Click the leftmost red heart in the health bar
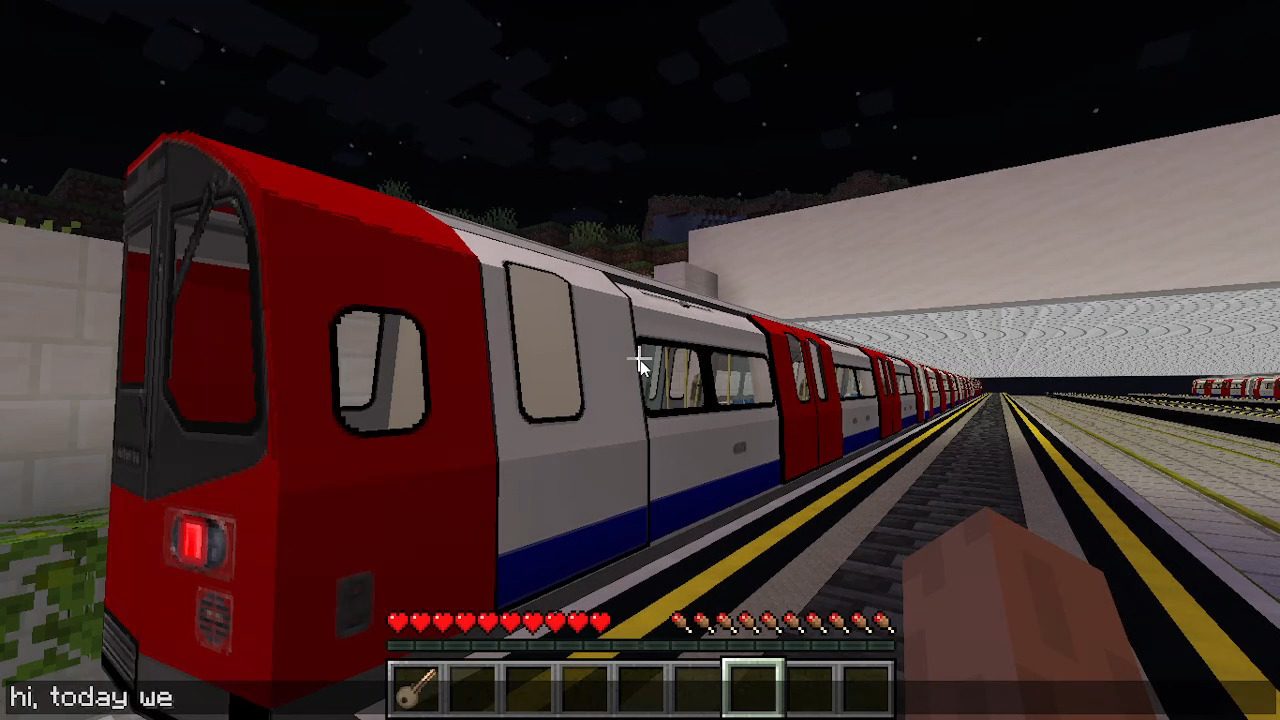The width and height of the screenshot is (1280, 720). click(x=396, y=620)
